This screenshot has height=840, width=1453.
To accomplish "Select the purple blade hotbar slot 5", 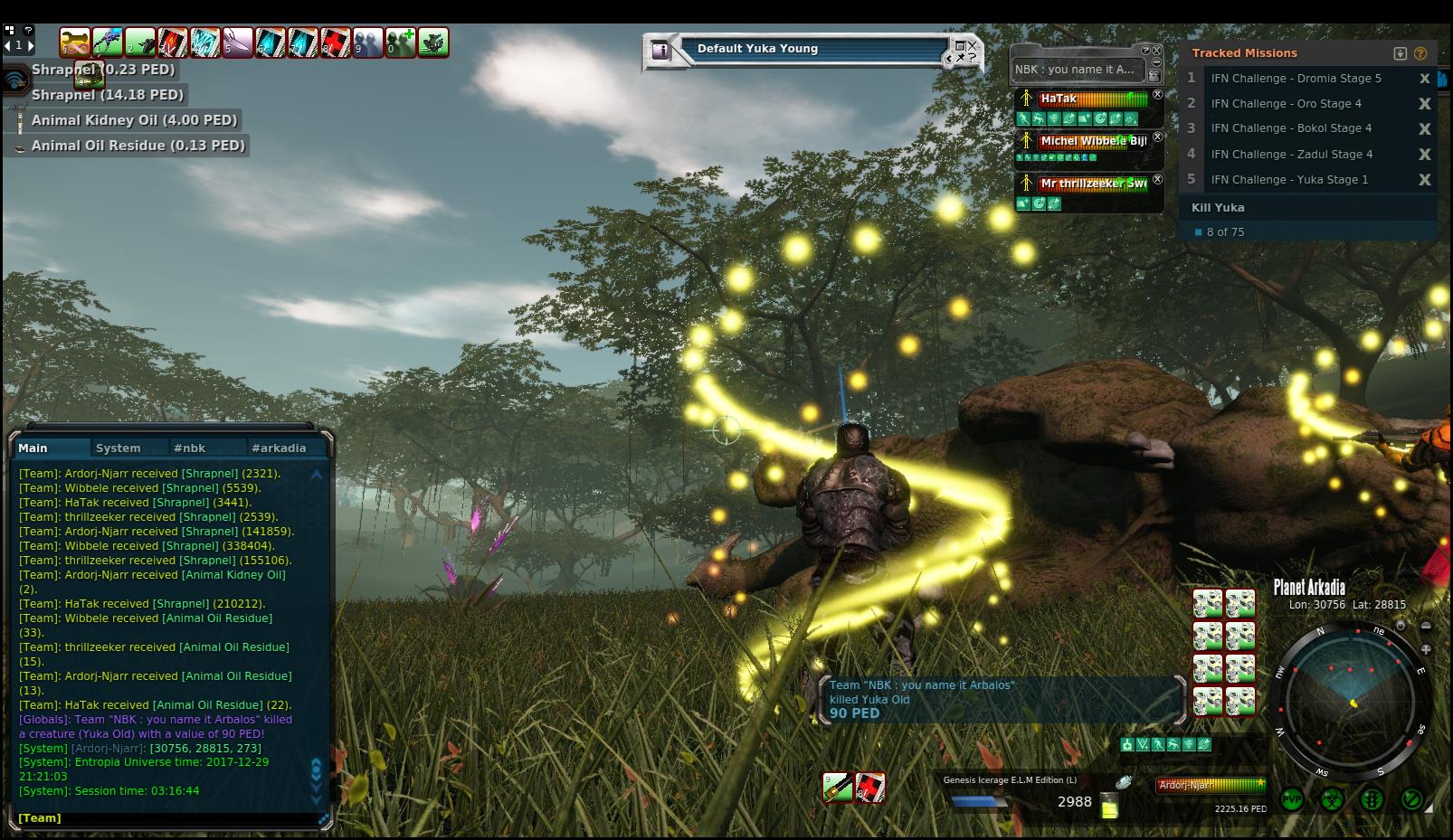I will 238,42.
